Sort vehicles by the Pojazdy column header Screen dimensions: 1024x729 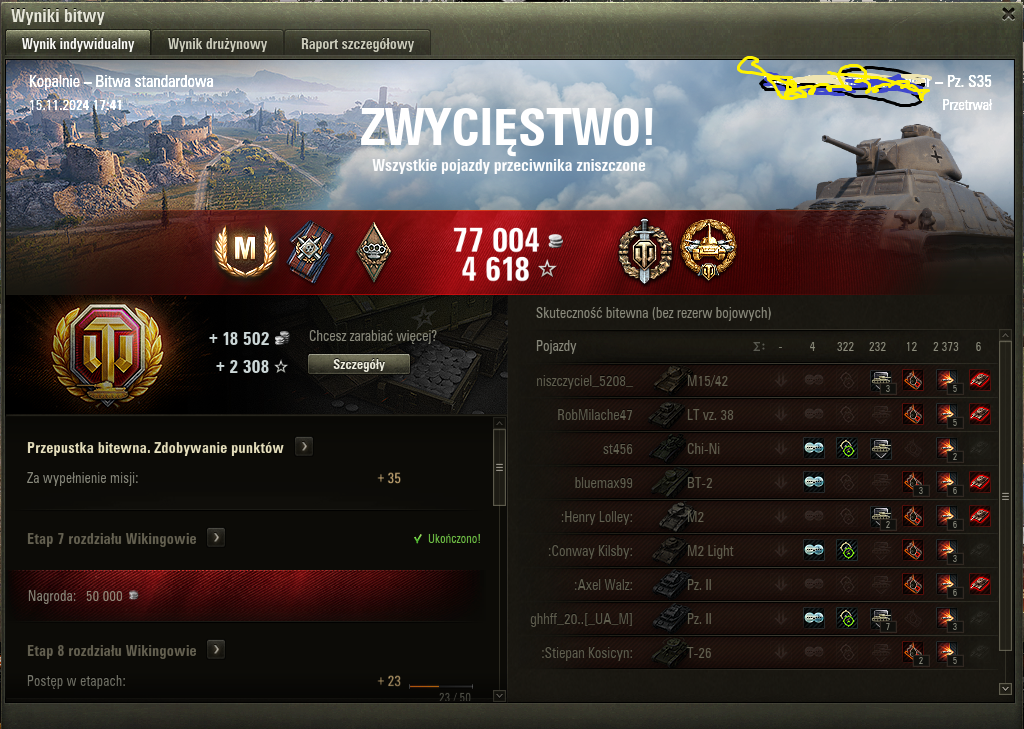pyautogui.click(x=557, y=346)
